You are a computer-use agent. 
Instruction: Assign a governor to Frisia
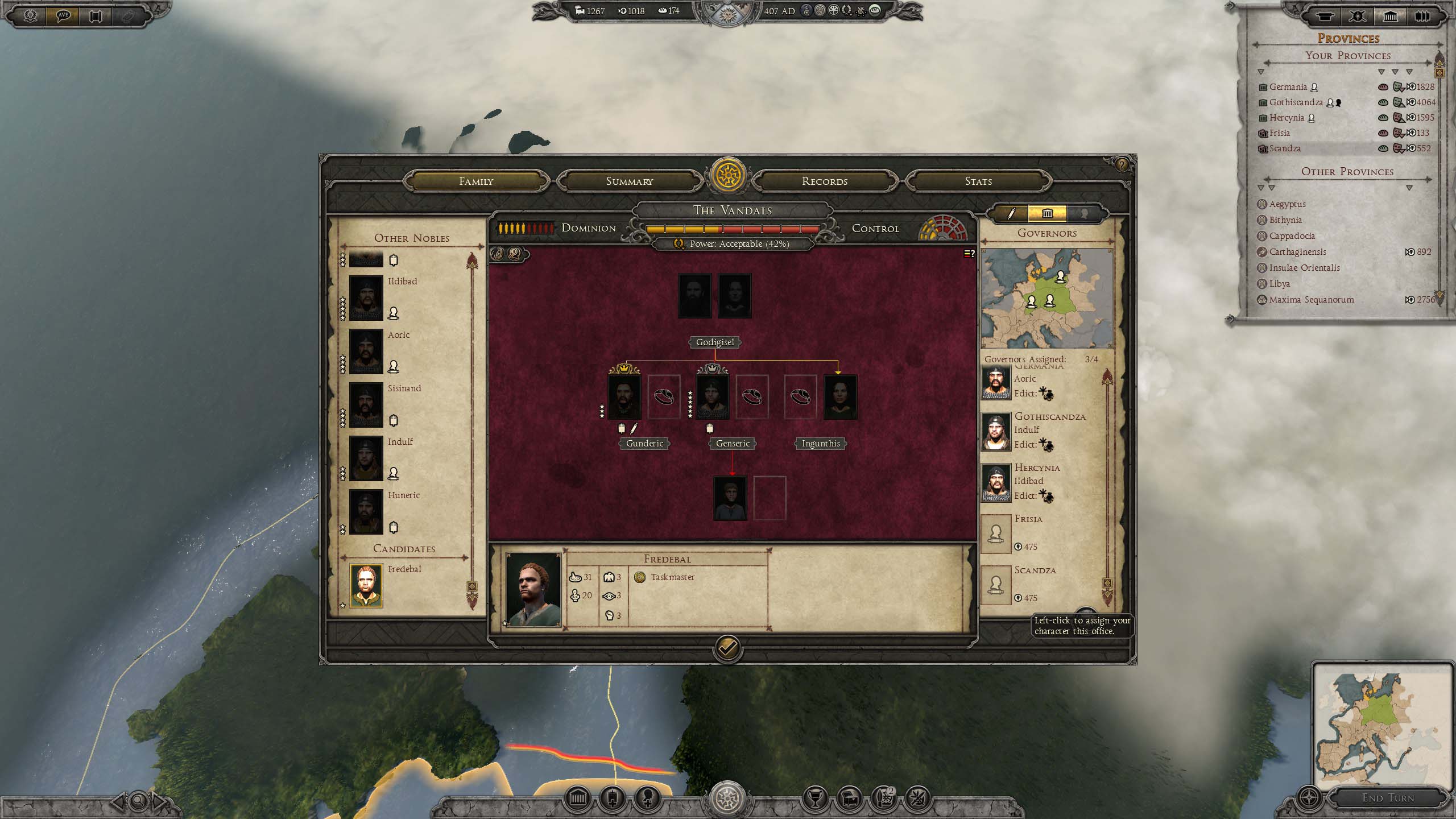pyautogui.click(x=995, y=533)
